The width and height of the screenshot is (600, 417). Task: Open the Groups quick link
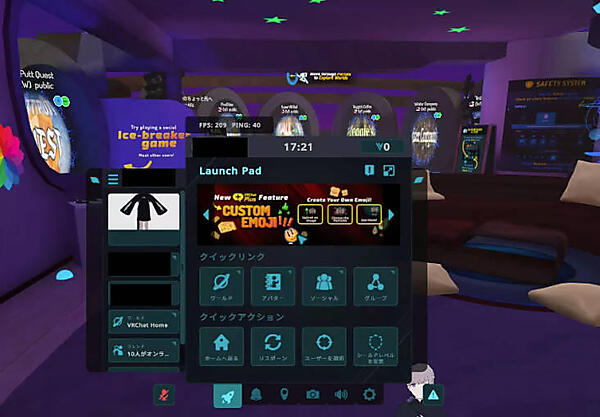click(376, 286)
